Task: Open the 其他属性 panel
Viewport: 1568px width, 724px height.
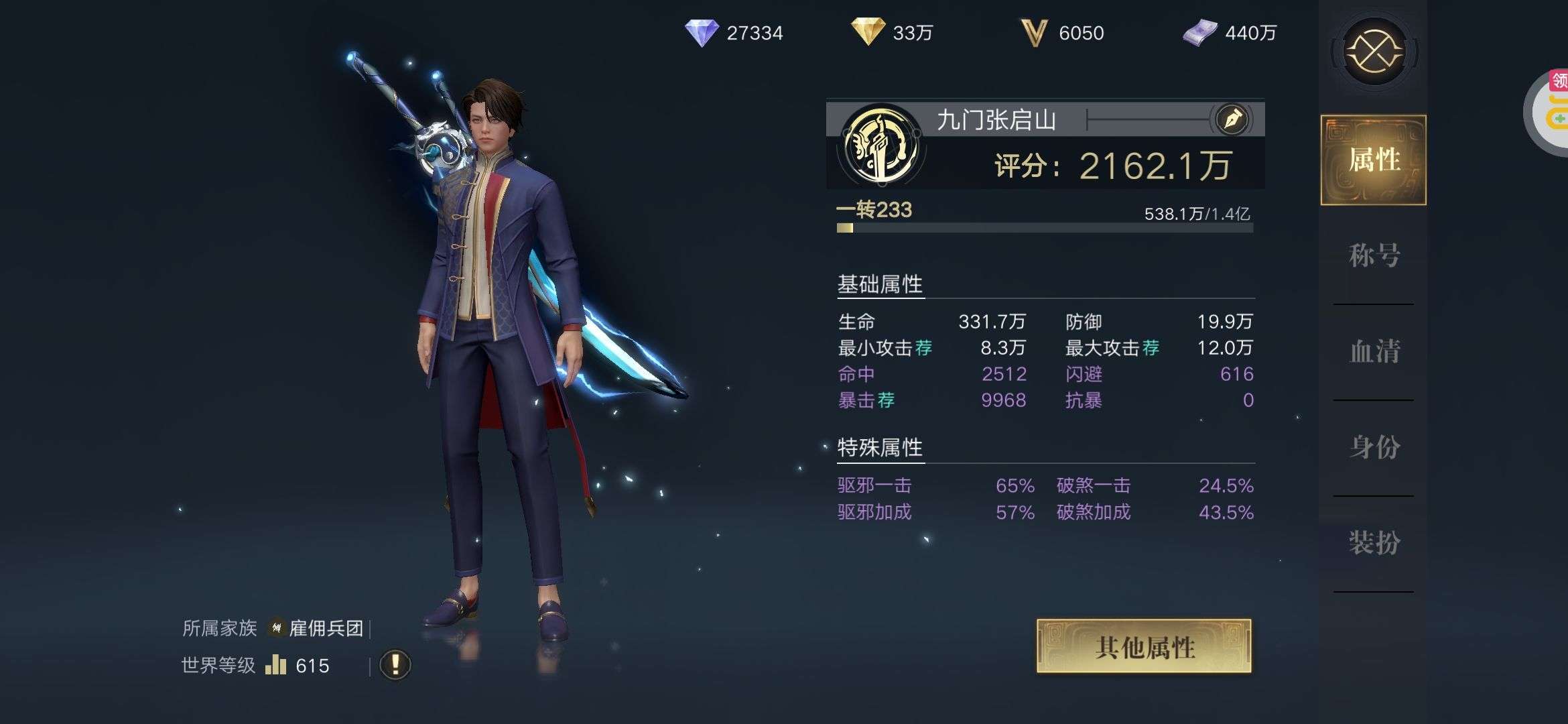Action: 1144,646
